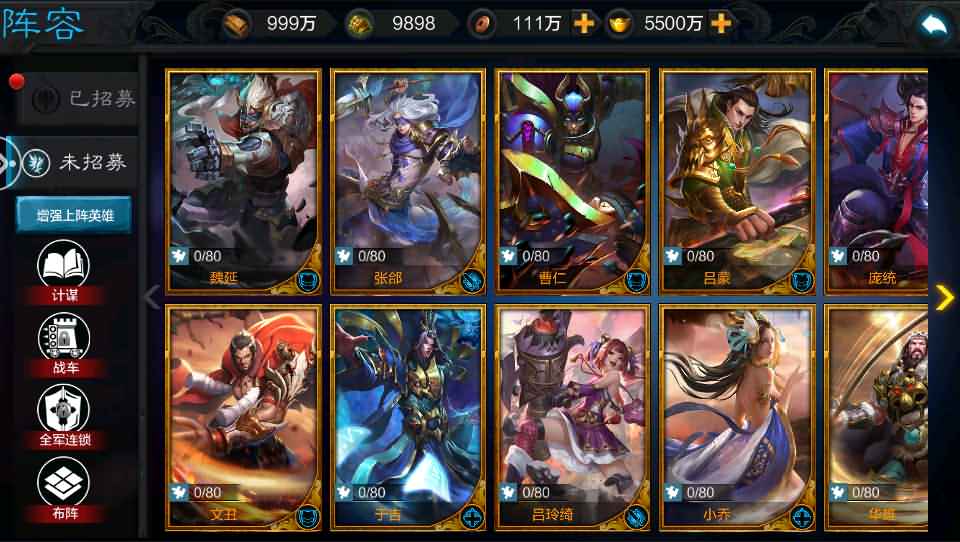Add more coins with the plus button beside 111万

pos(584,23)
